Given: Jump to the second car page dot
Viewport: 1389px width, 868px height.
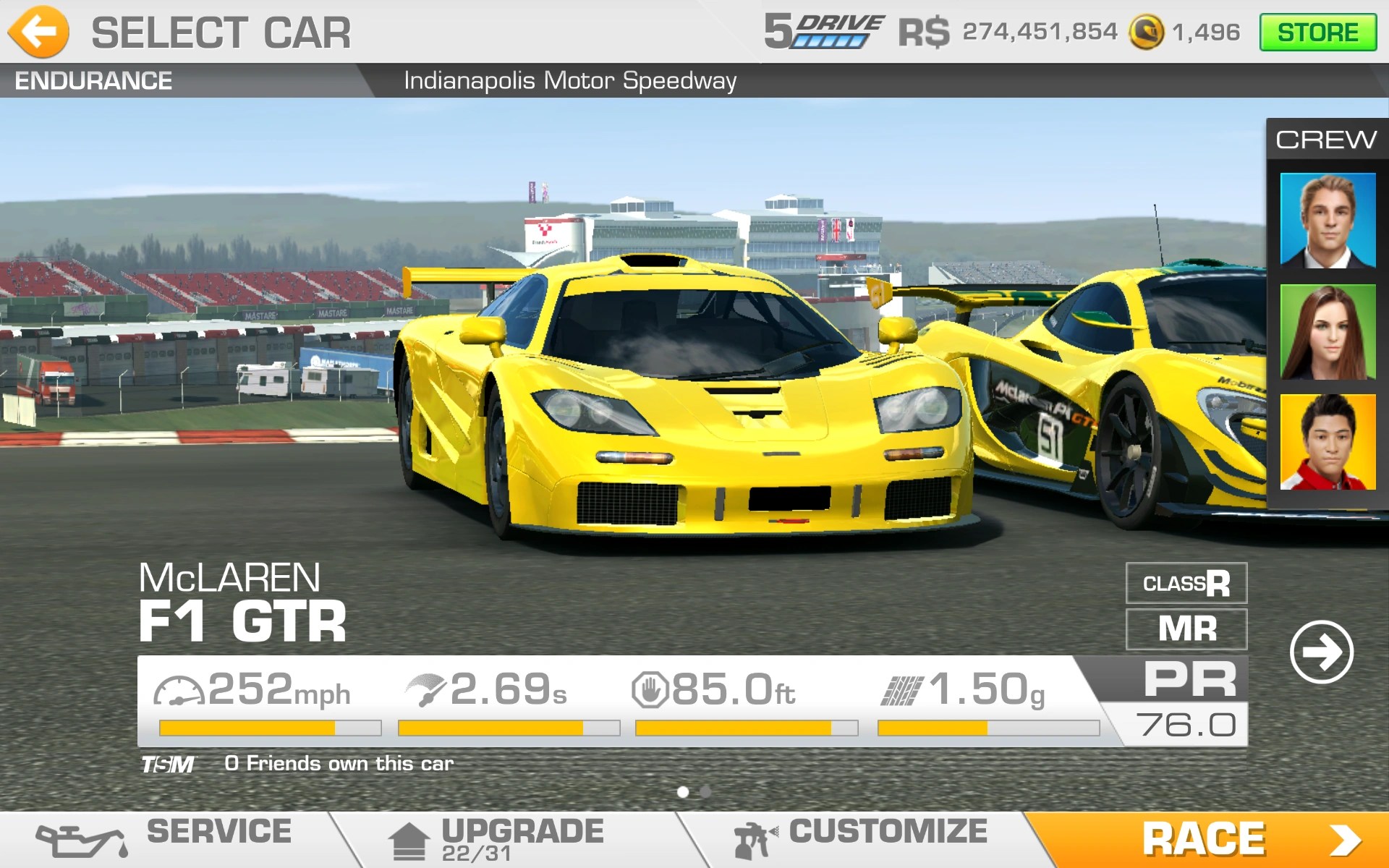Looking at the screenshot, I should click(x=705, y=792).
